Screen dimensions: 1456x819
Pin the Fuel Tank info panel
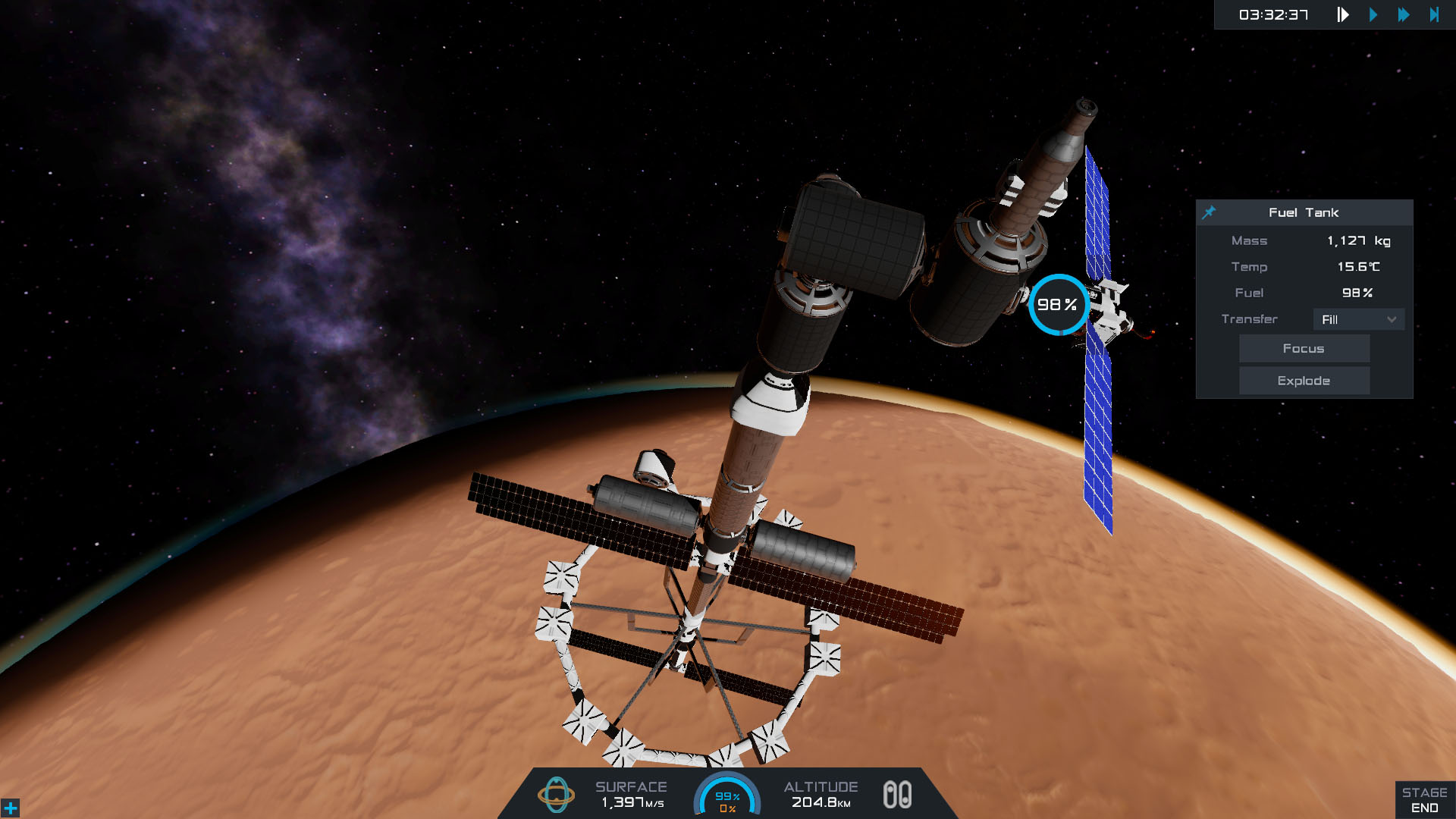(x=1209, y=212)
